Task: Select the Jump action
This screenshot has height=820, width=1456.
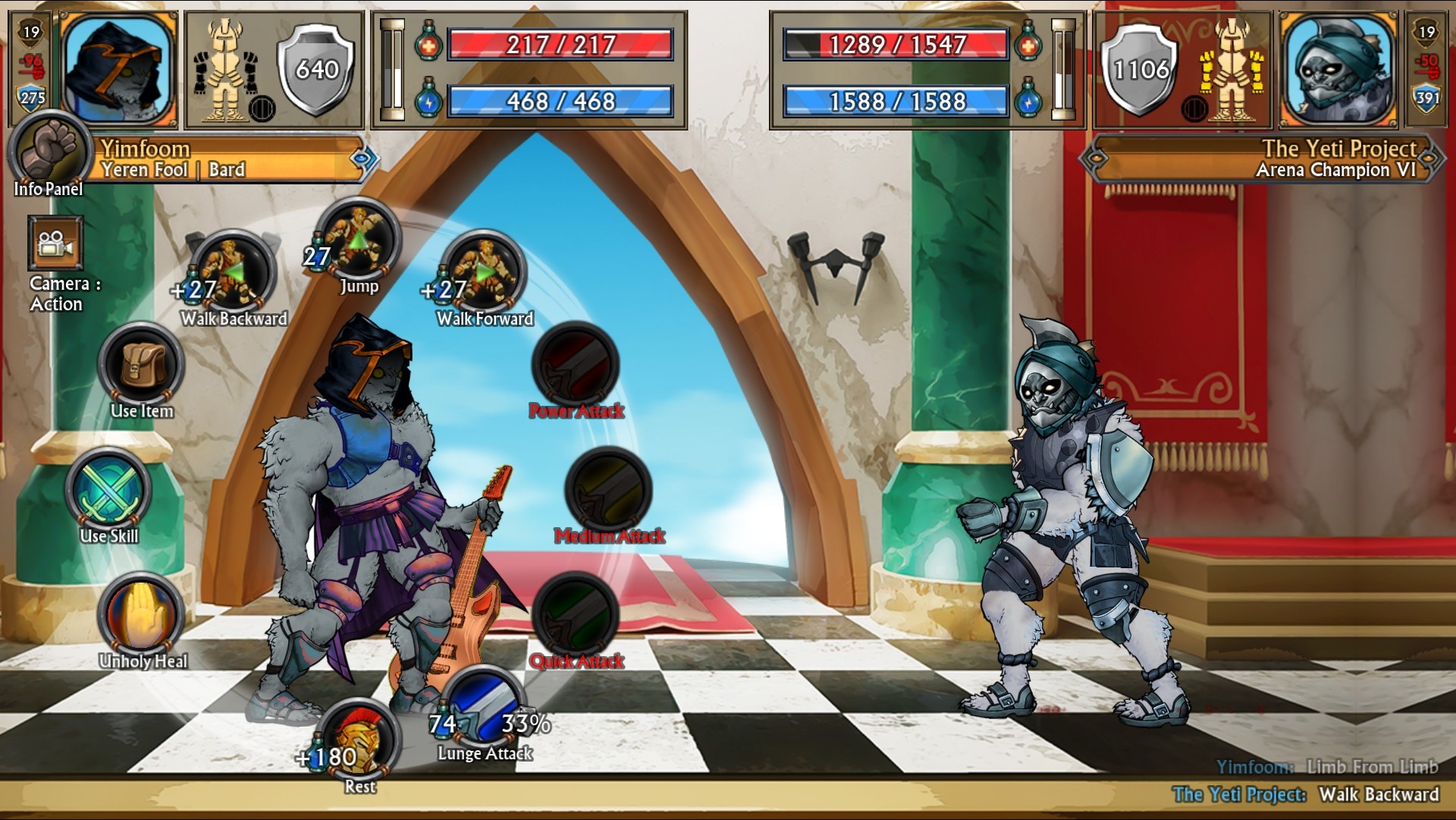Action: (x=359, y=241)
